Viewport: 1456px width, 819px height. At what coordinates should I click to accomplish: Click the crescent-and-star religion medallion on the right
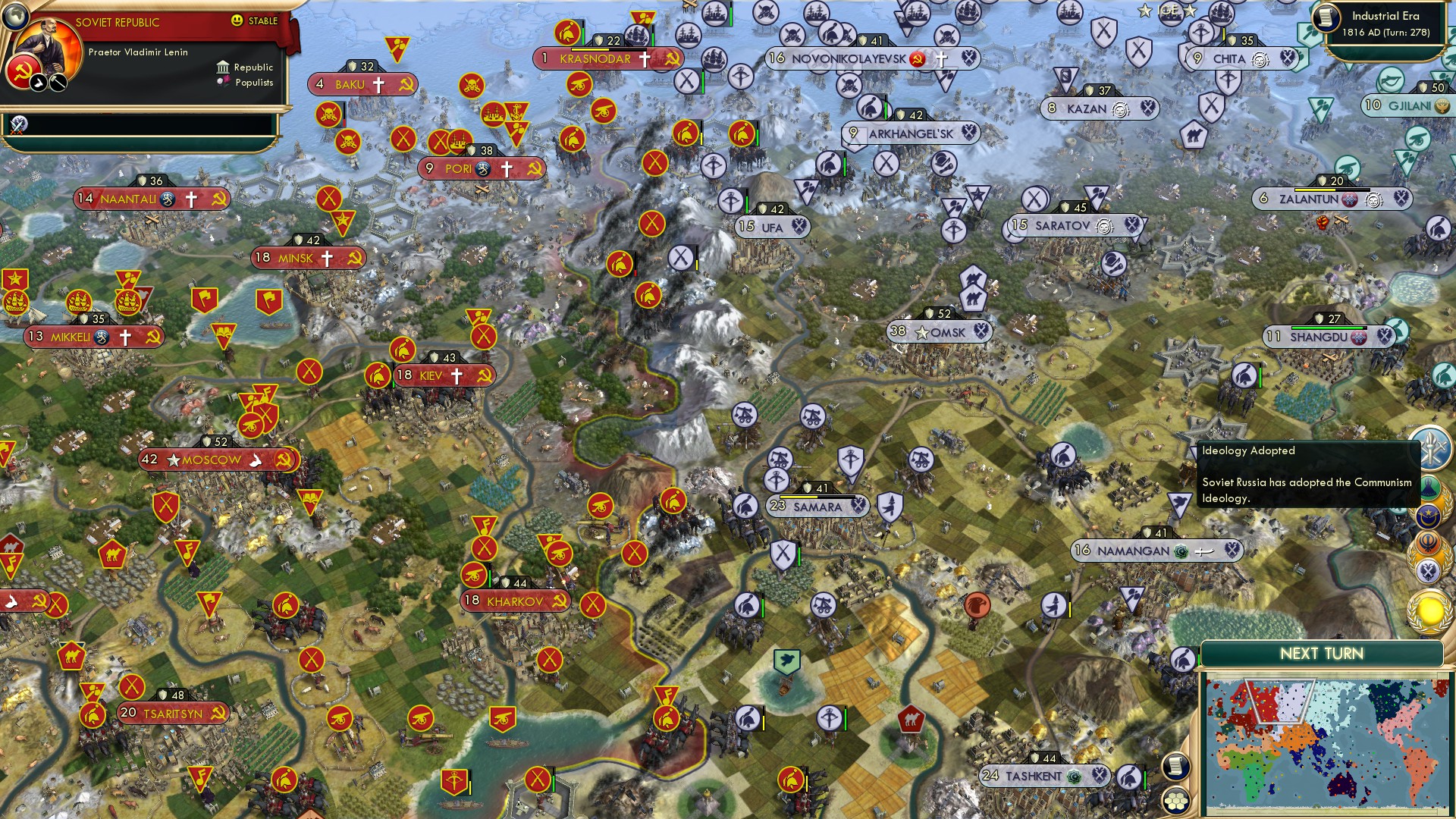[x=1429, y=515]
